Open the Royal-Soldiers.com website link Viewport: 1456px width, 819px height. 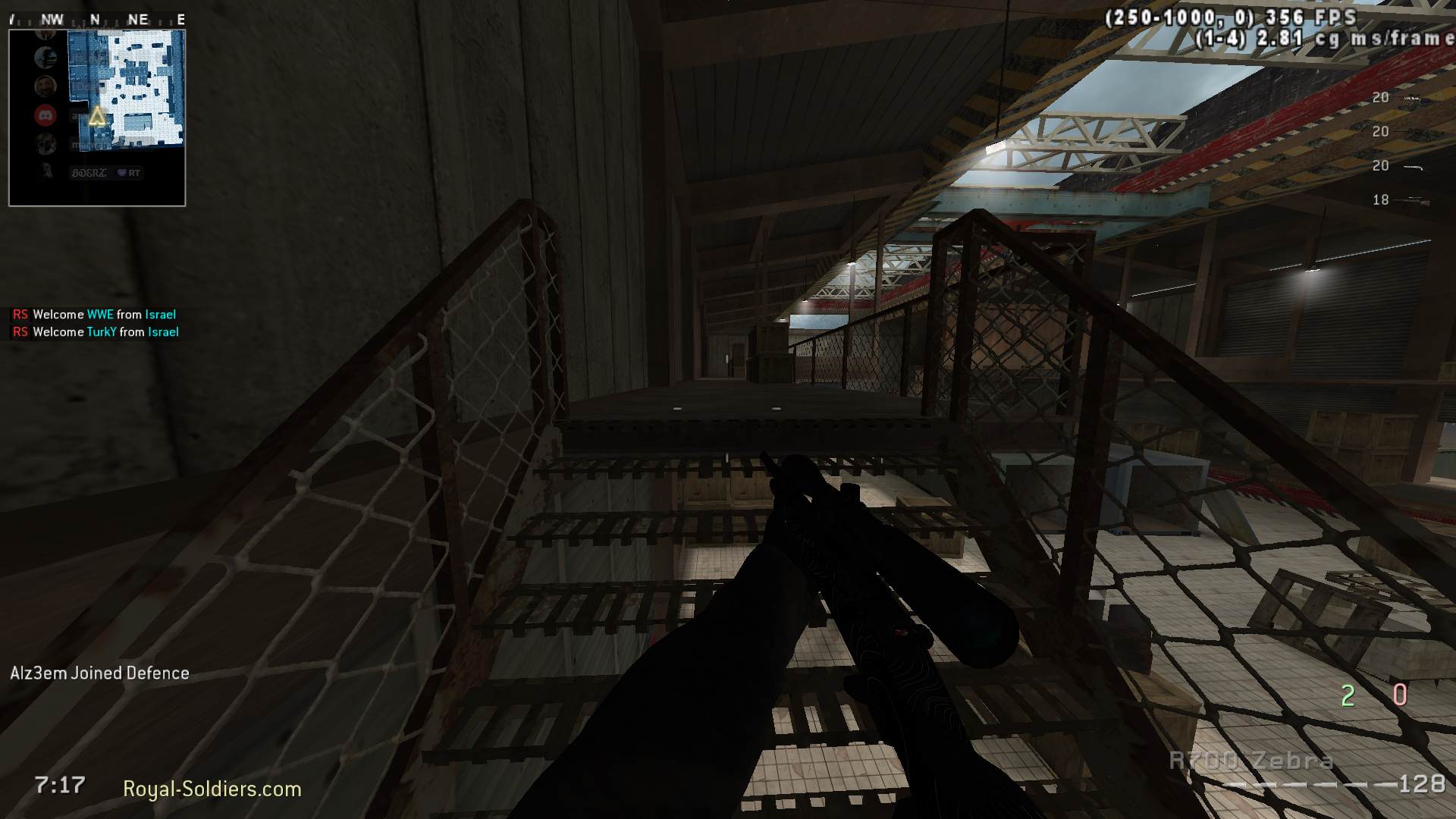point(210,789)
